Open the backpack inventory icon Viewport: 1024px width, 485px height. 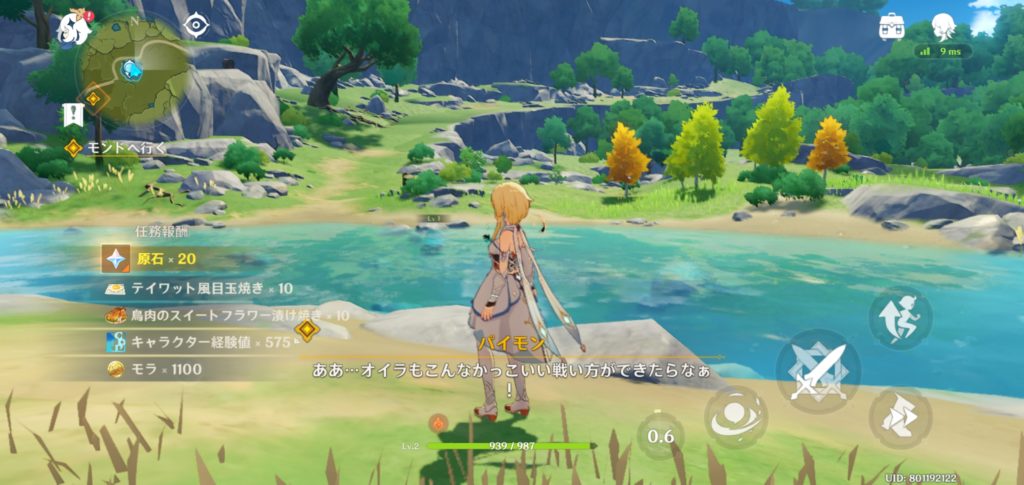pos(892,26)
